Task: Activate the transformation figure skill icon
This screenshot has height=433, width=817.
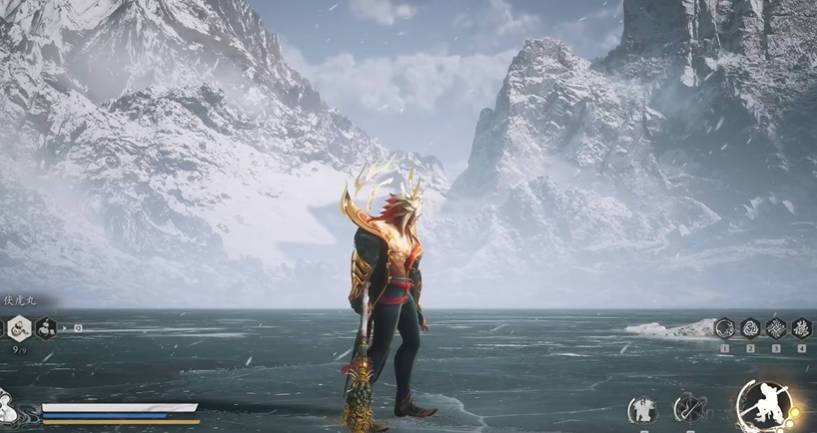Action: [642, 408]
